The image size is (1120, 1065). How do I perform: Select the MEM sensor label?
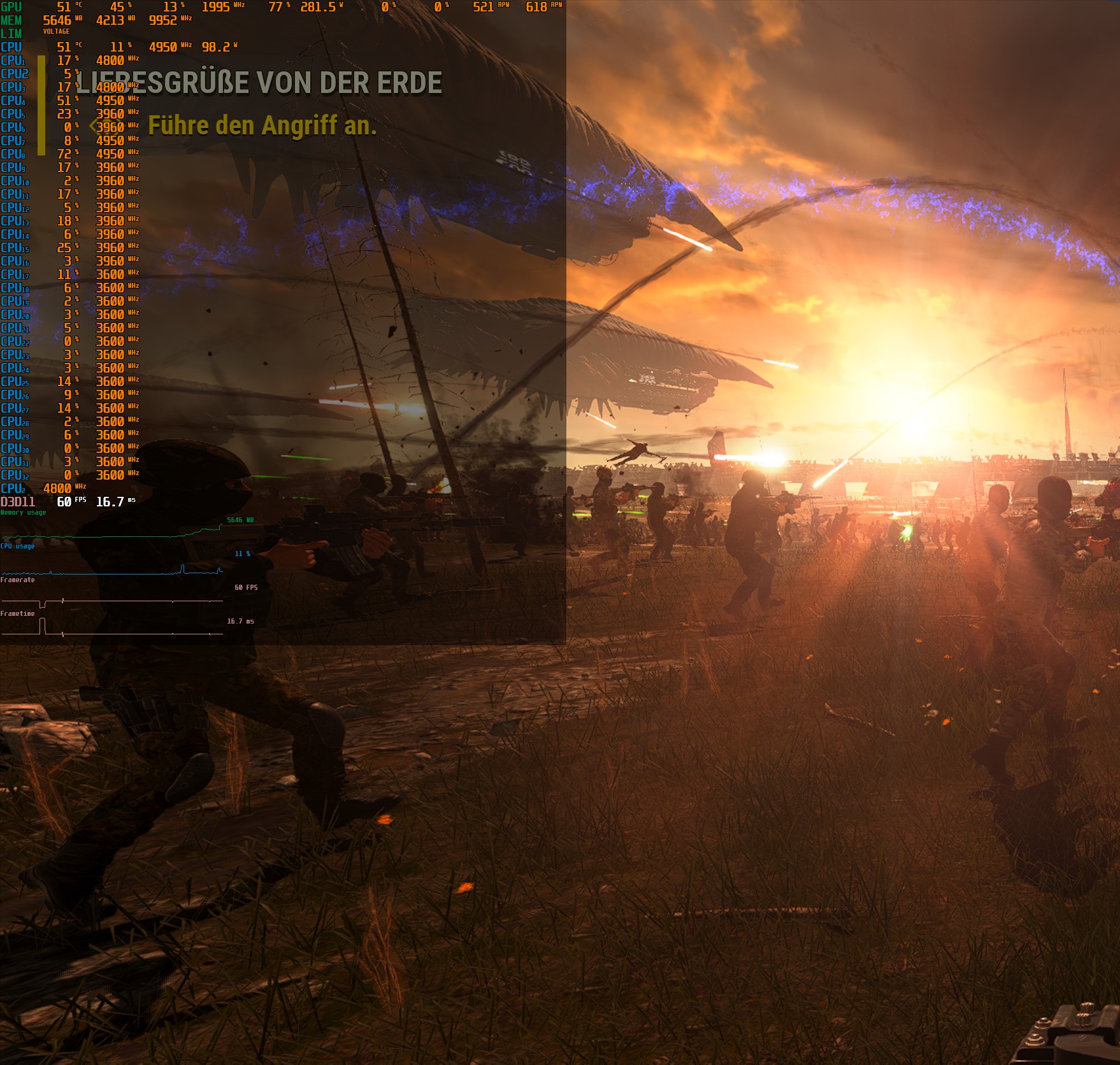[13, 20]
